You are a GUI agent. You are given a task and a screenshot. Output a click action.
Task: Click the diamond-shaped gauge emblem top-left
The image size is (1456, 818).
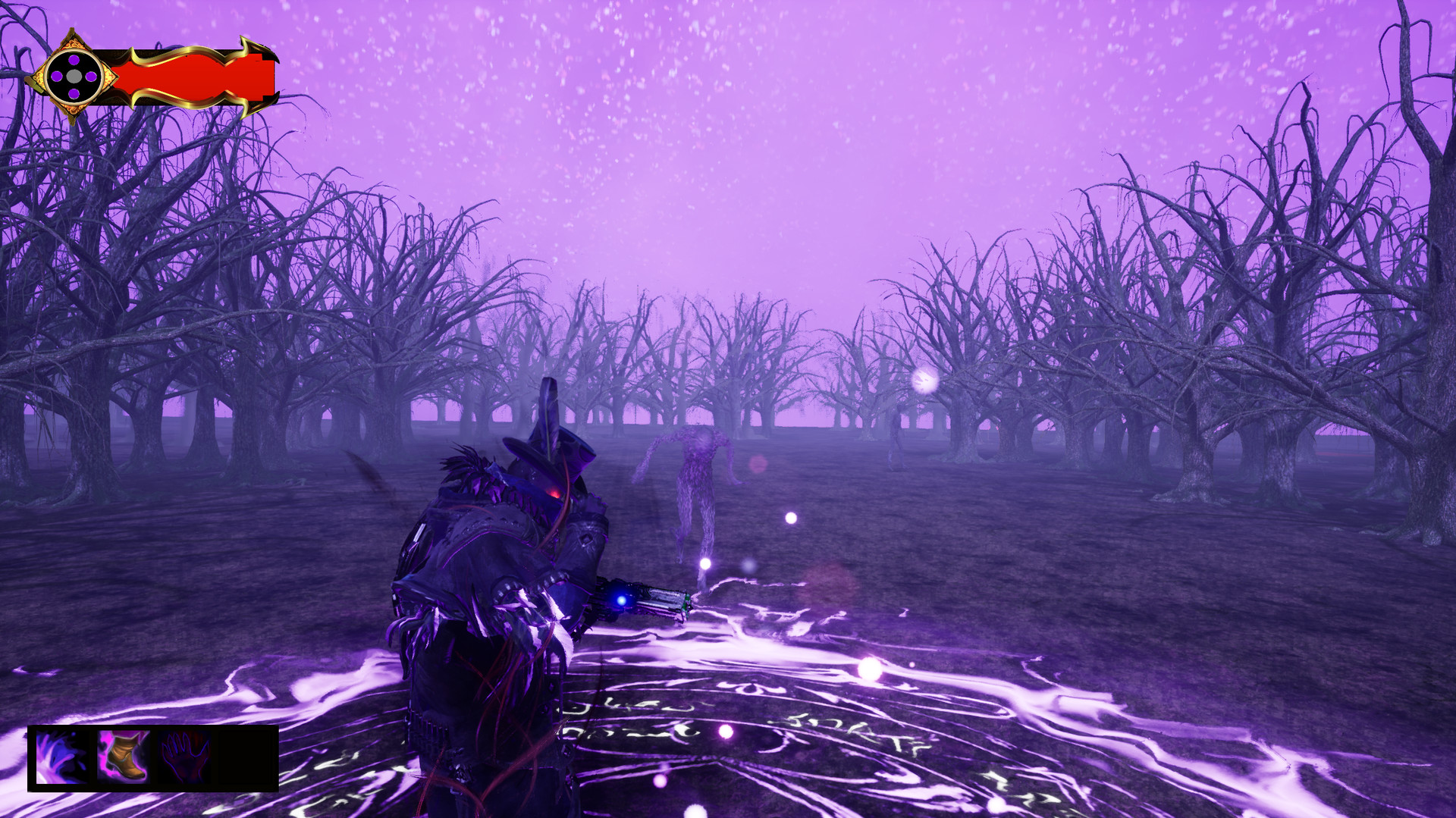click(x=74, y=75)
